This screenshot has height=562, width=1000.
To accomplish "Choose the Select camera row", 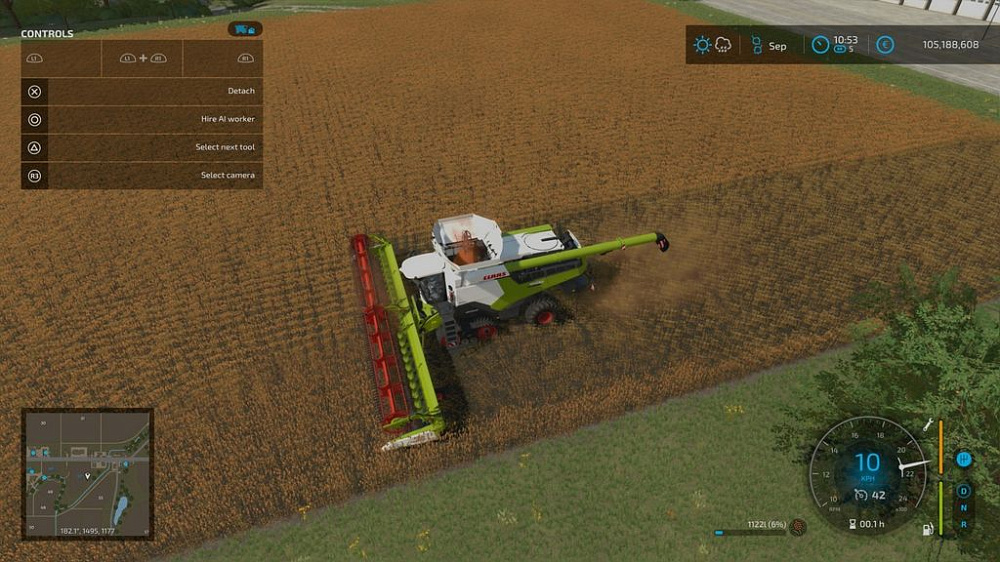I will [x=142, y=175].
